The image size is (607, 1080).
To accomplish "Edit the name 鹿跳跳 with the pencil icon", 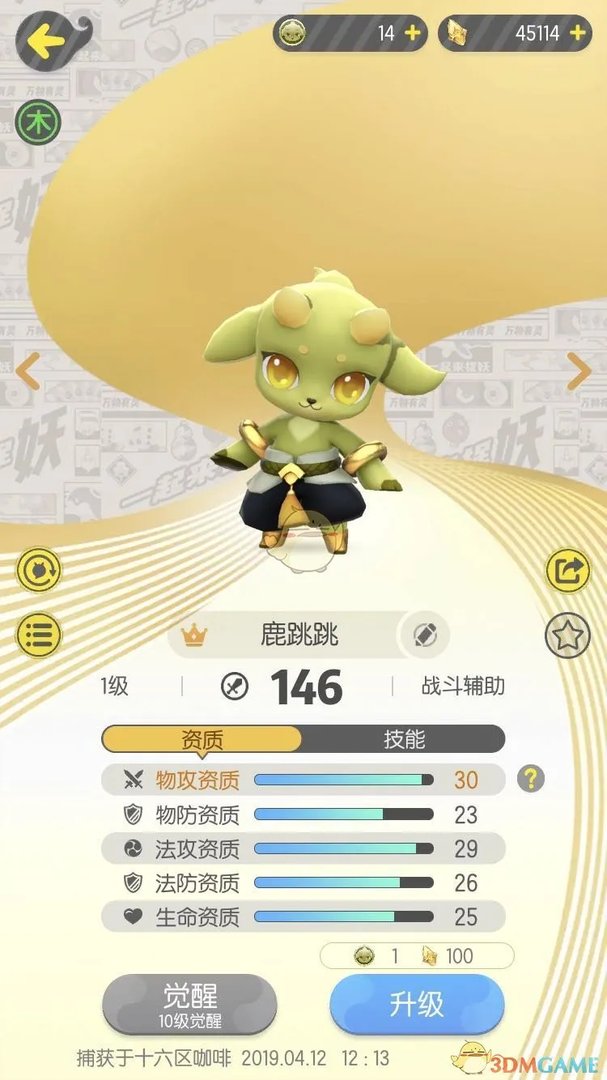I will coord(424,634).
